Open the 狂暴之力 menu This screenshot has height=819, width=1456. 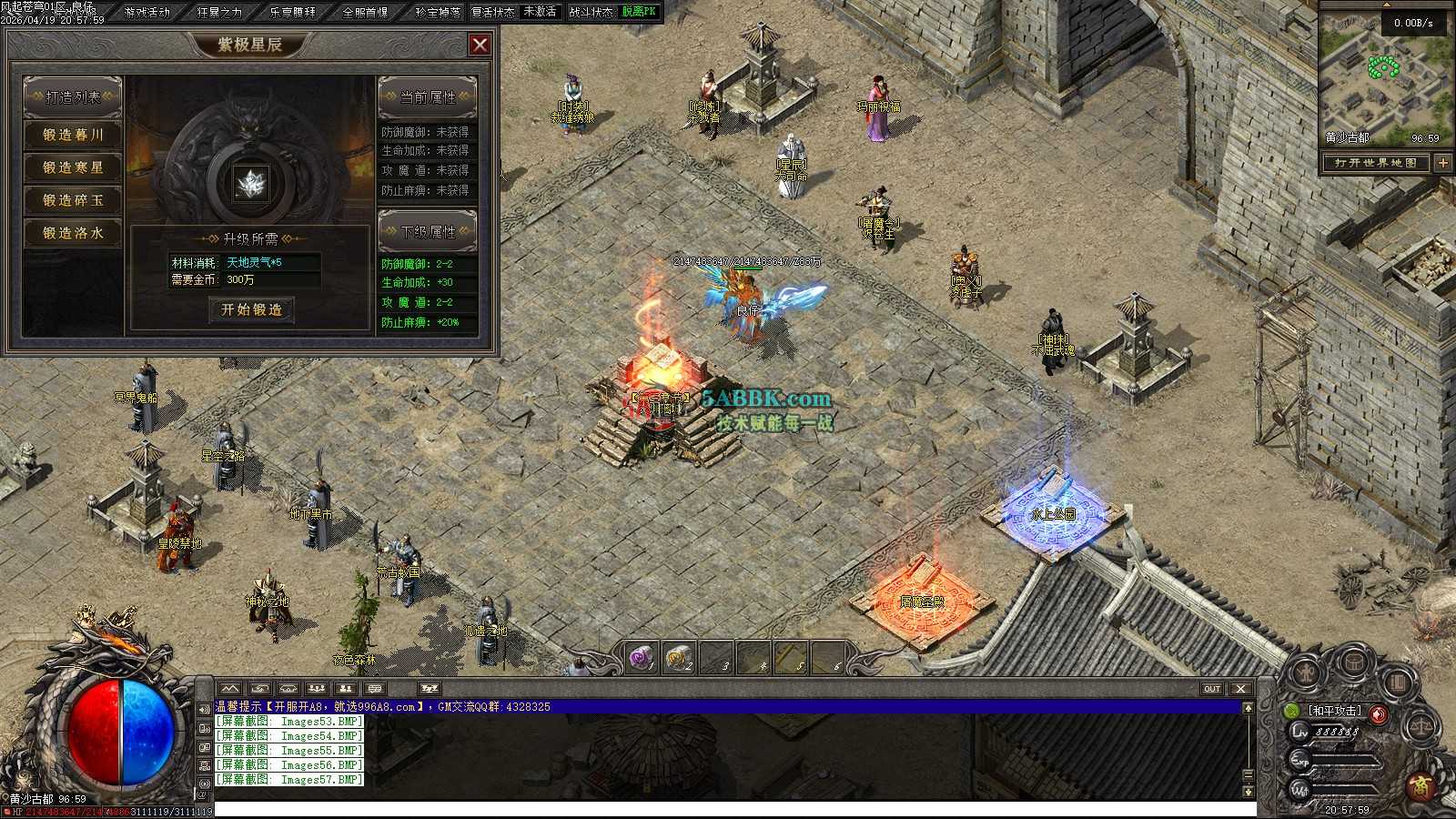click(219, 12)
